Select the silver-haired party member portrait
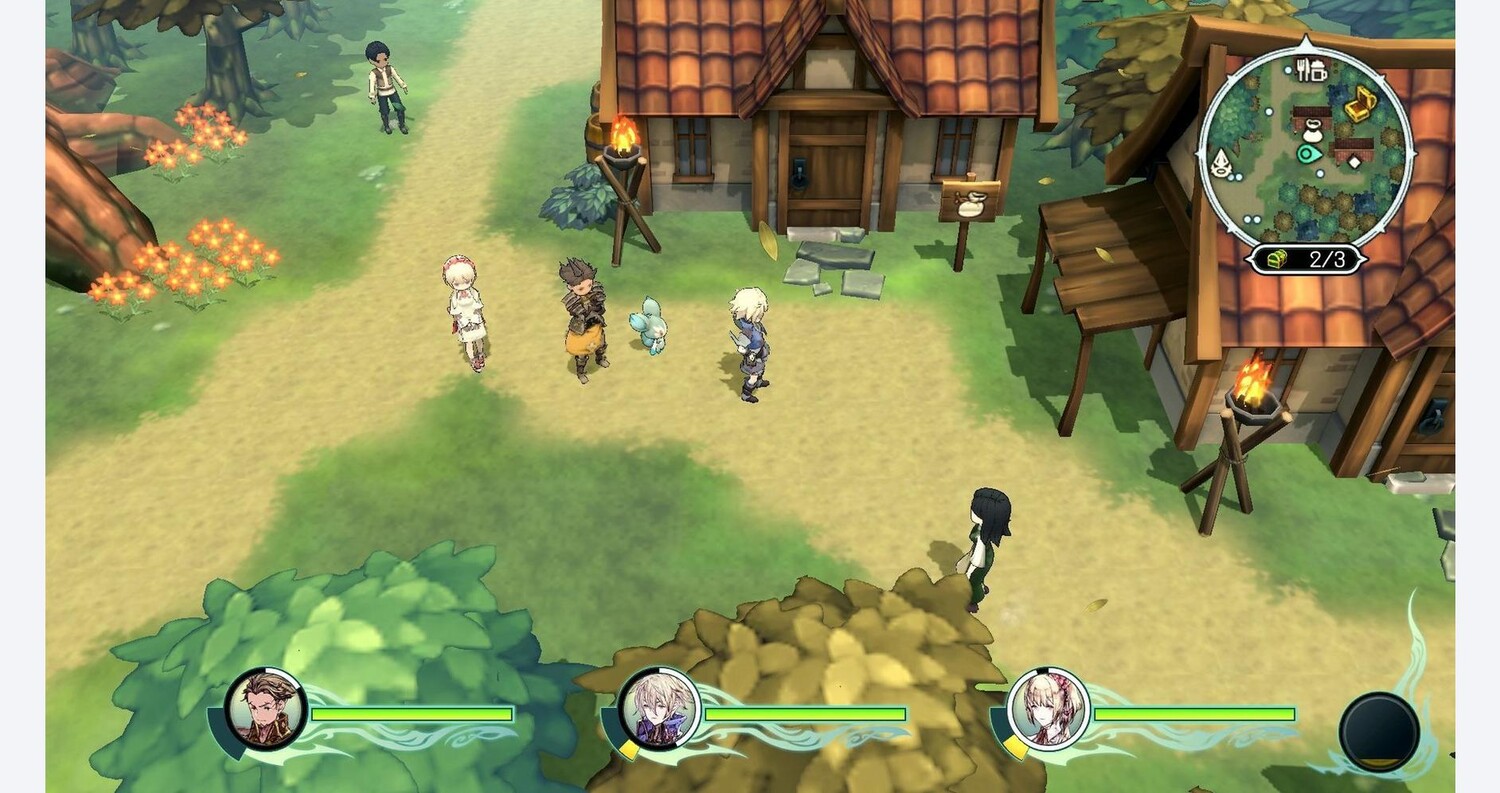Screen dimensions: 1500x793 pos(659,708)
